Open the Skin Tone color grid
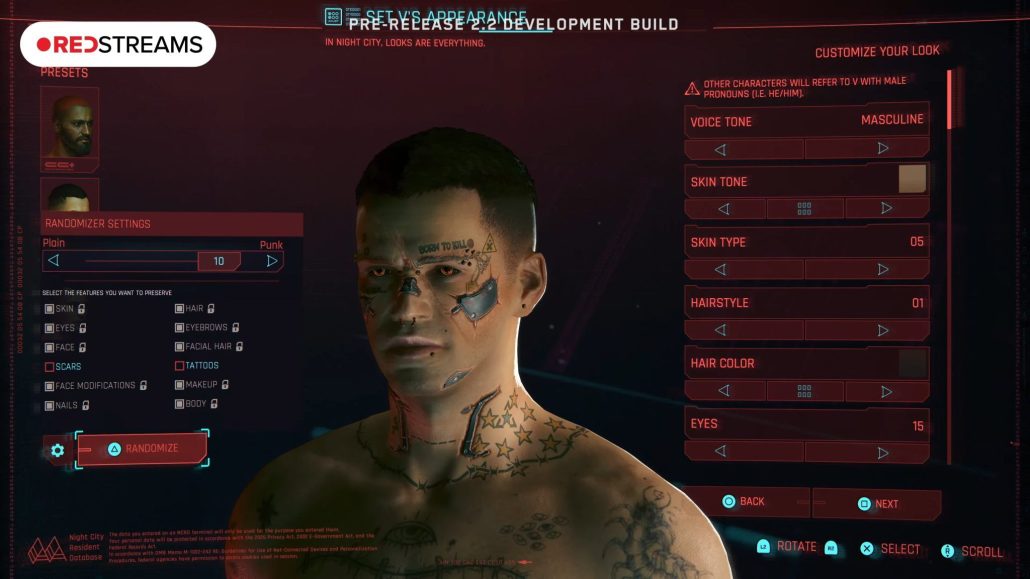Viewport: 1030px width, 579px height. (804, 209)
